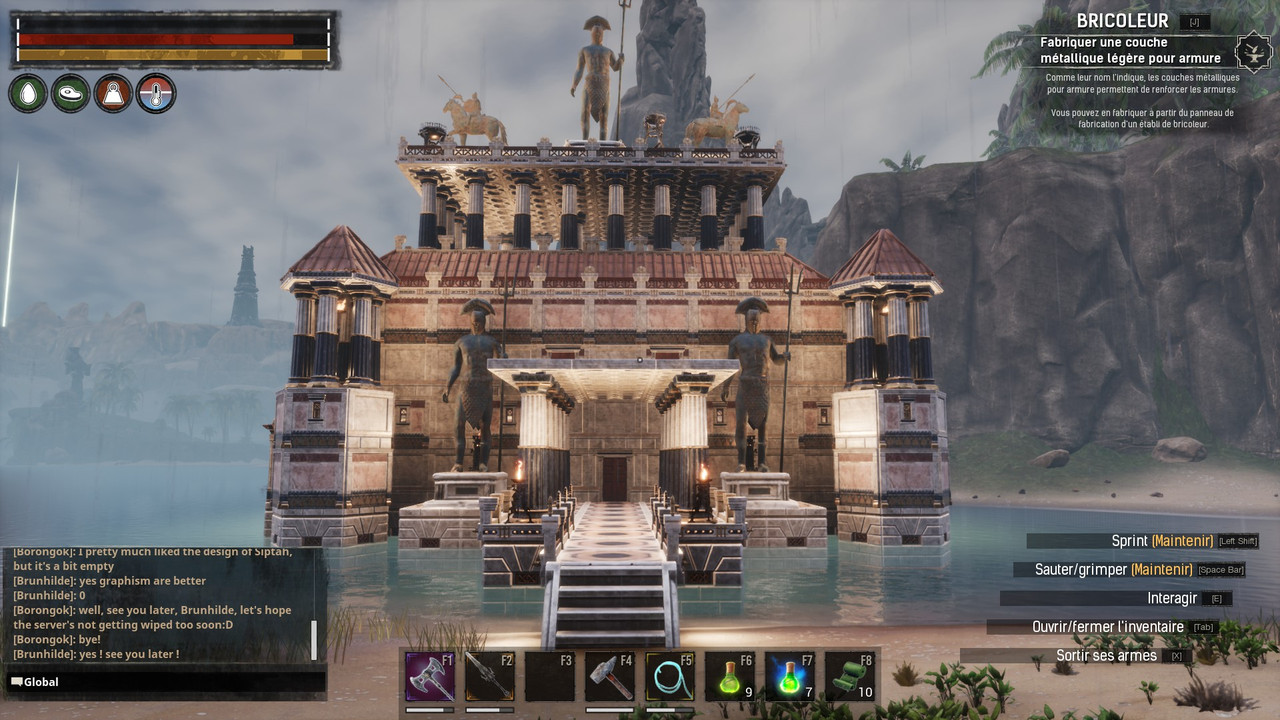Click Brunhilde's last chat message
Image resolution: width=1280 pixels, height=720 pixels.
pos(96,654)
